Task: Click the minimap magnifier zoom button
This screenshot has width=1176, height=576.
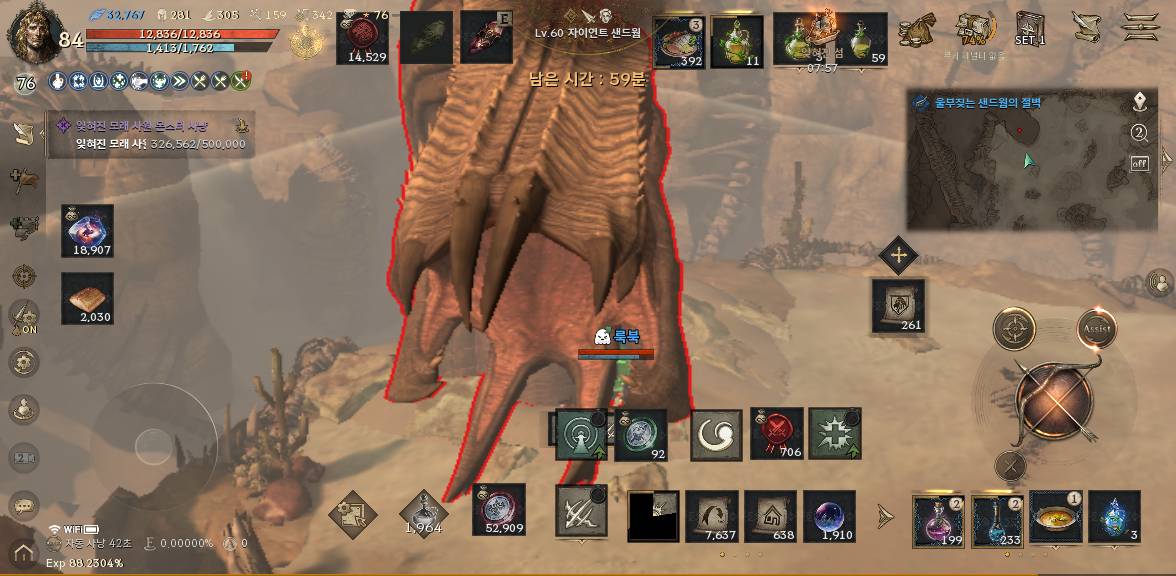Action: coord(1139,133)
